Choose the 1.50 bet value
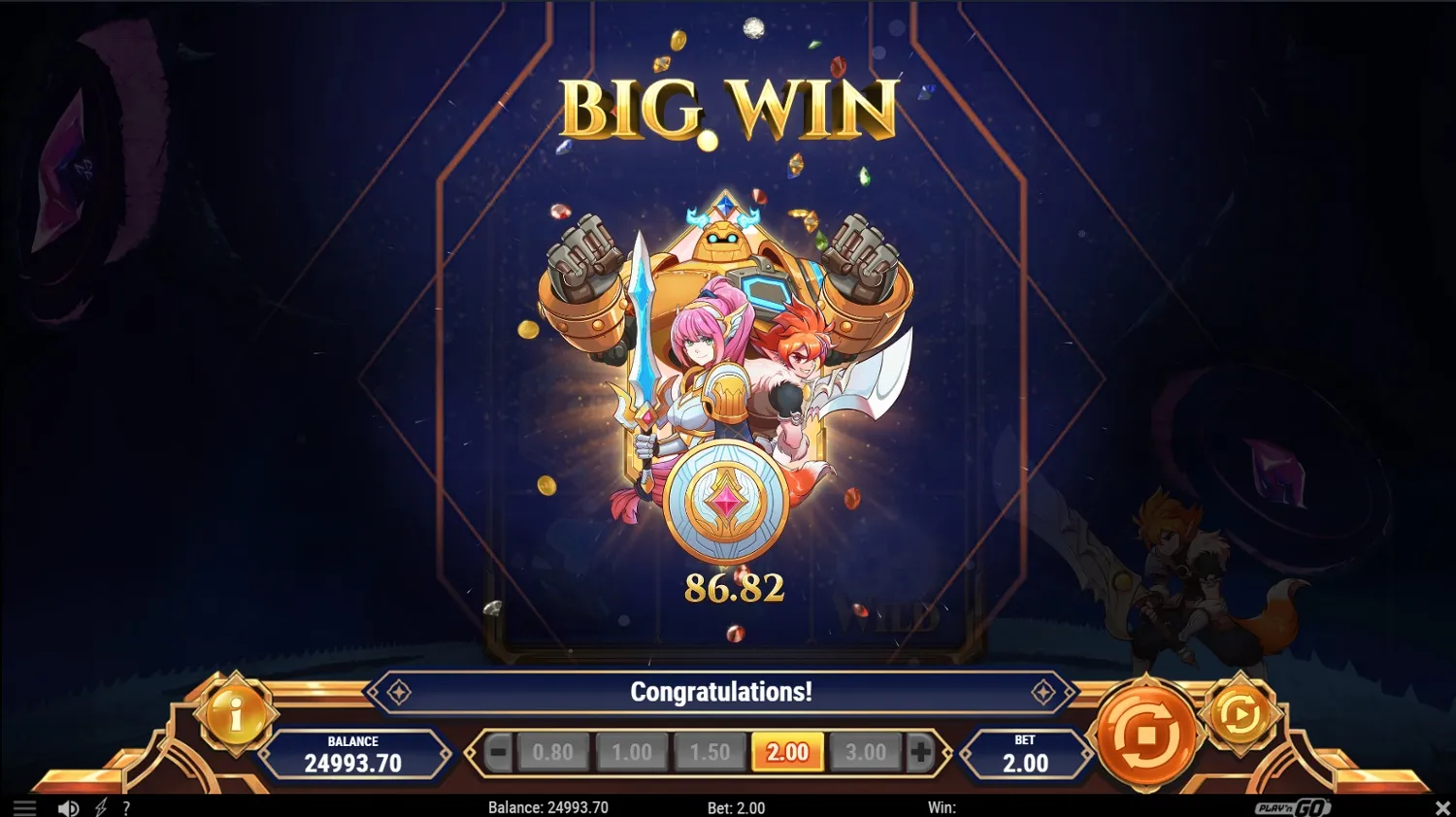The width and height of the screenshot is (1456, 817). [710, 751]
